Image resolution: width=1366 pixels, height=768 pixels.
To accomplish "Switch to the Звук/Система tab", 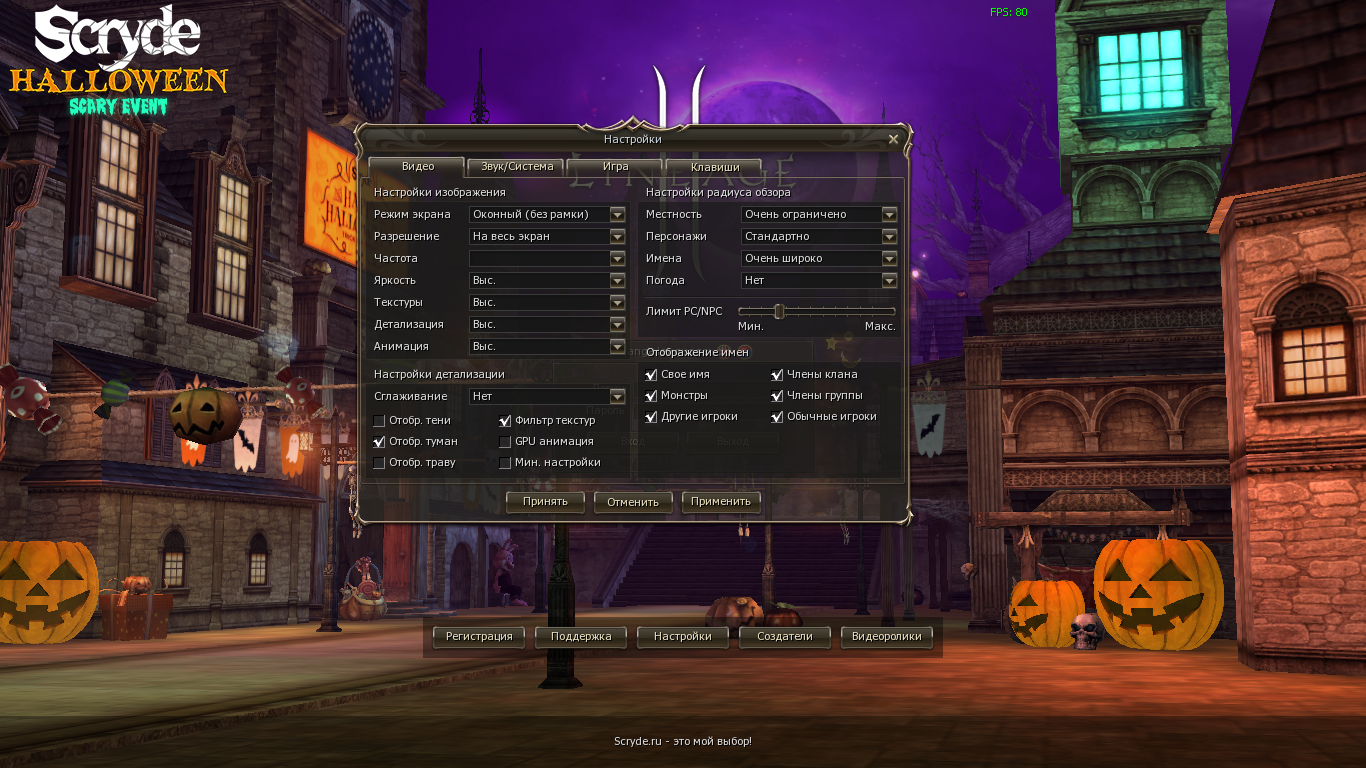I will [x=515, y=167].
